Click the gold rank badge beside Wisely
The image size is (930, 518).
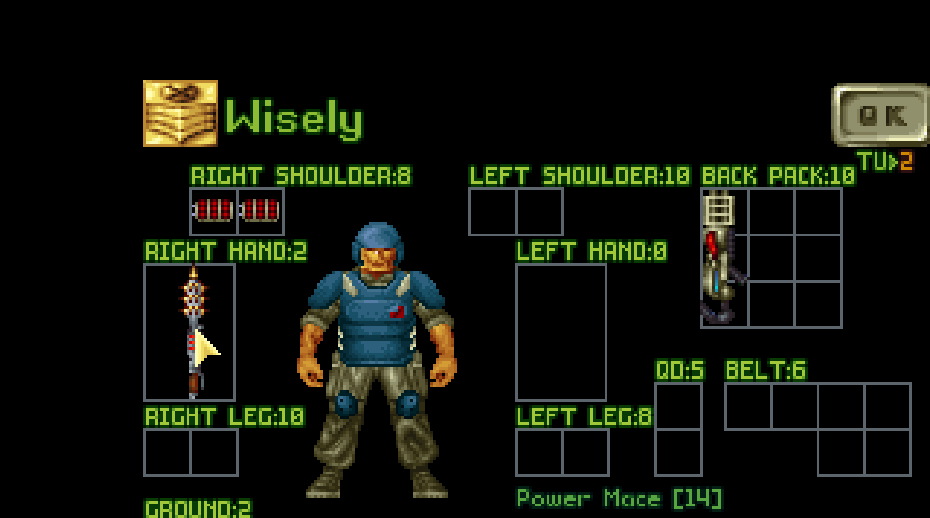pos(180,113)
